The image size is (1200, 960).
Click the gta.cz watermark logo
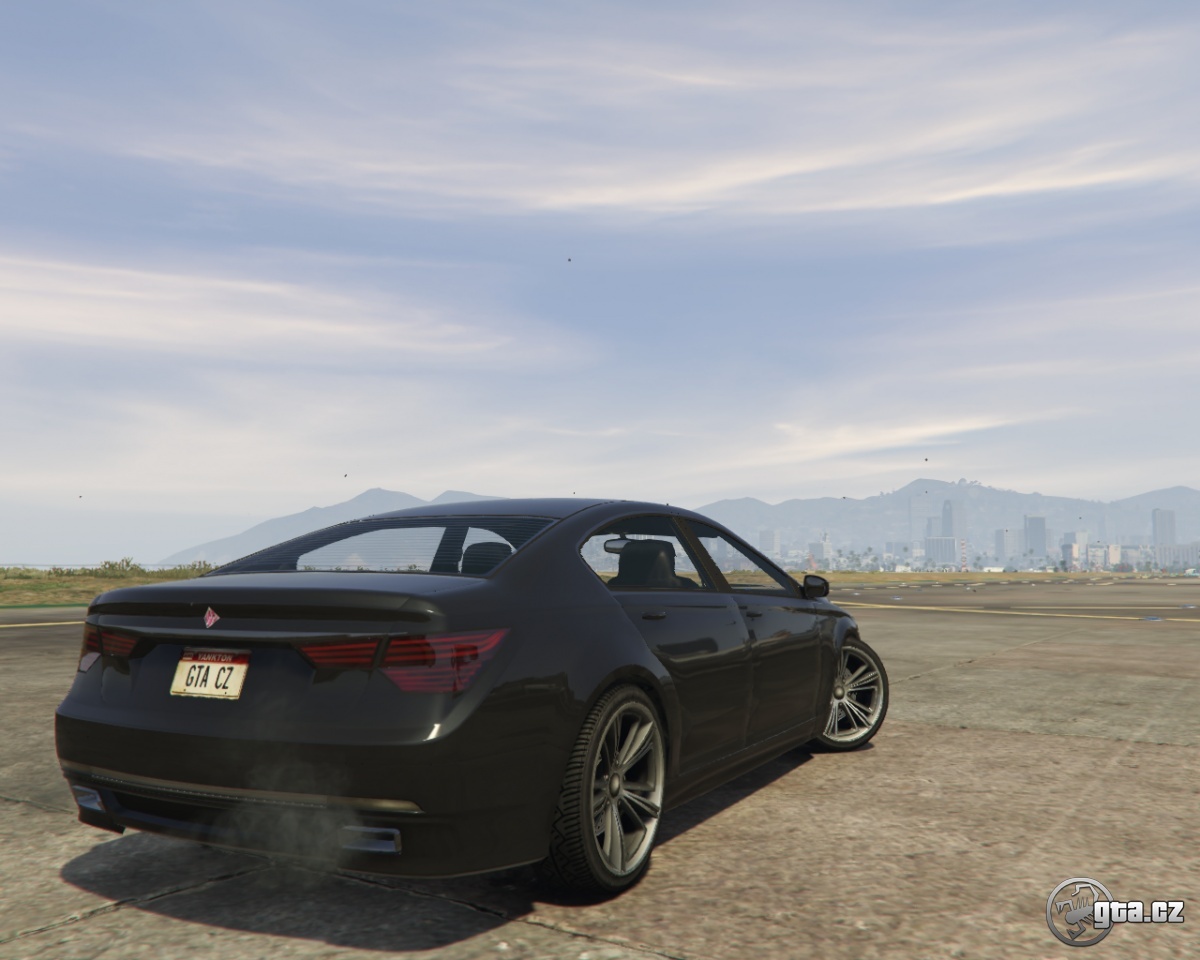pyautogui.click(x=1114, y=911)
